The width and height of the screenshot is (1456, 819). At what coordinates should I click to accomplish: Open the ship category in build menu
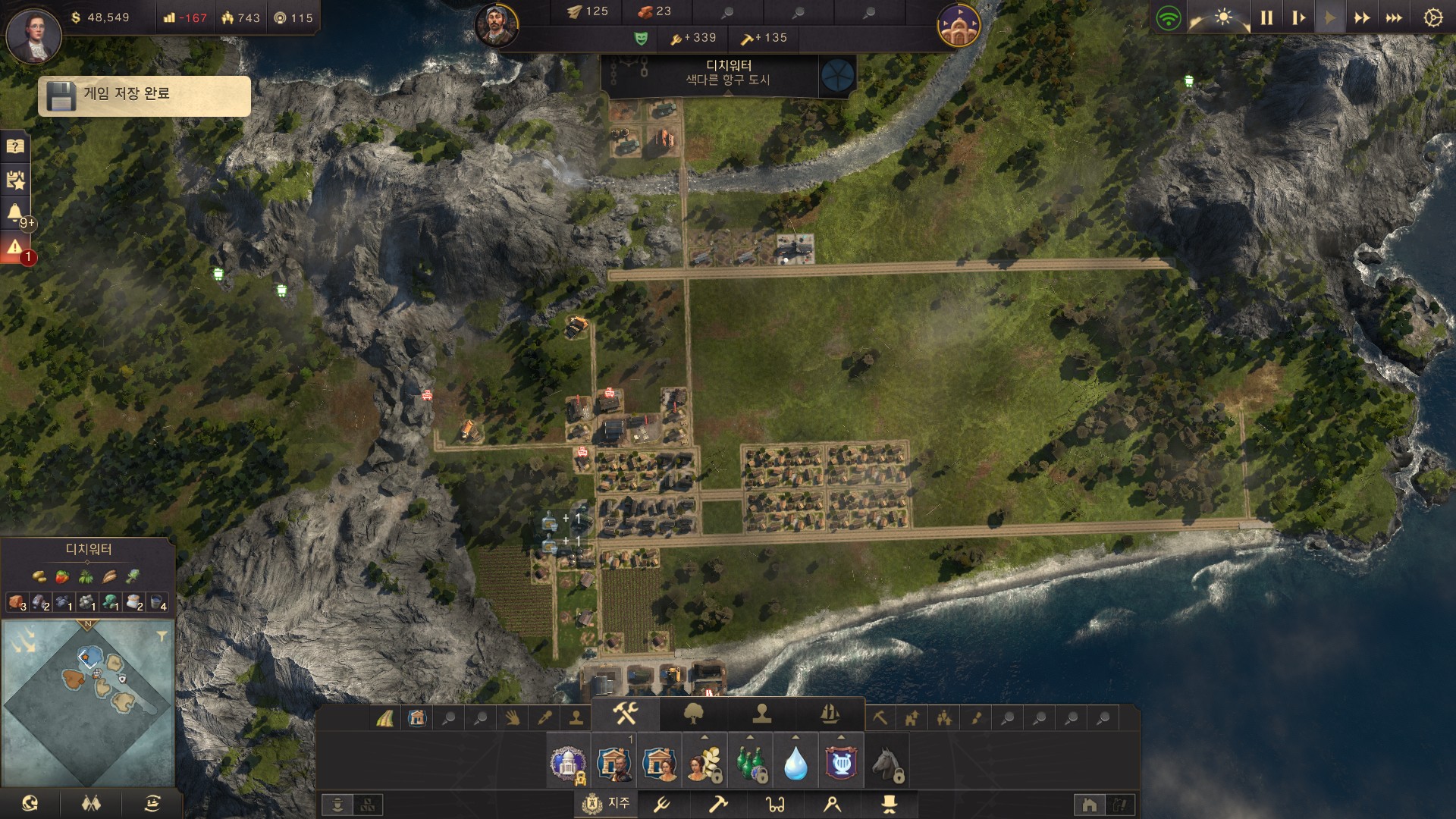pyautogui.click(x=830, y=714)
